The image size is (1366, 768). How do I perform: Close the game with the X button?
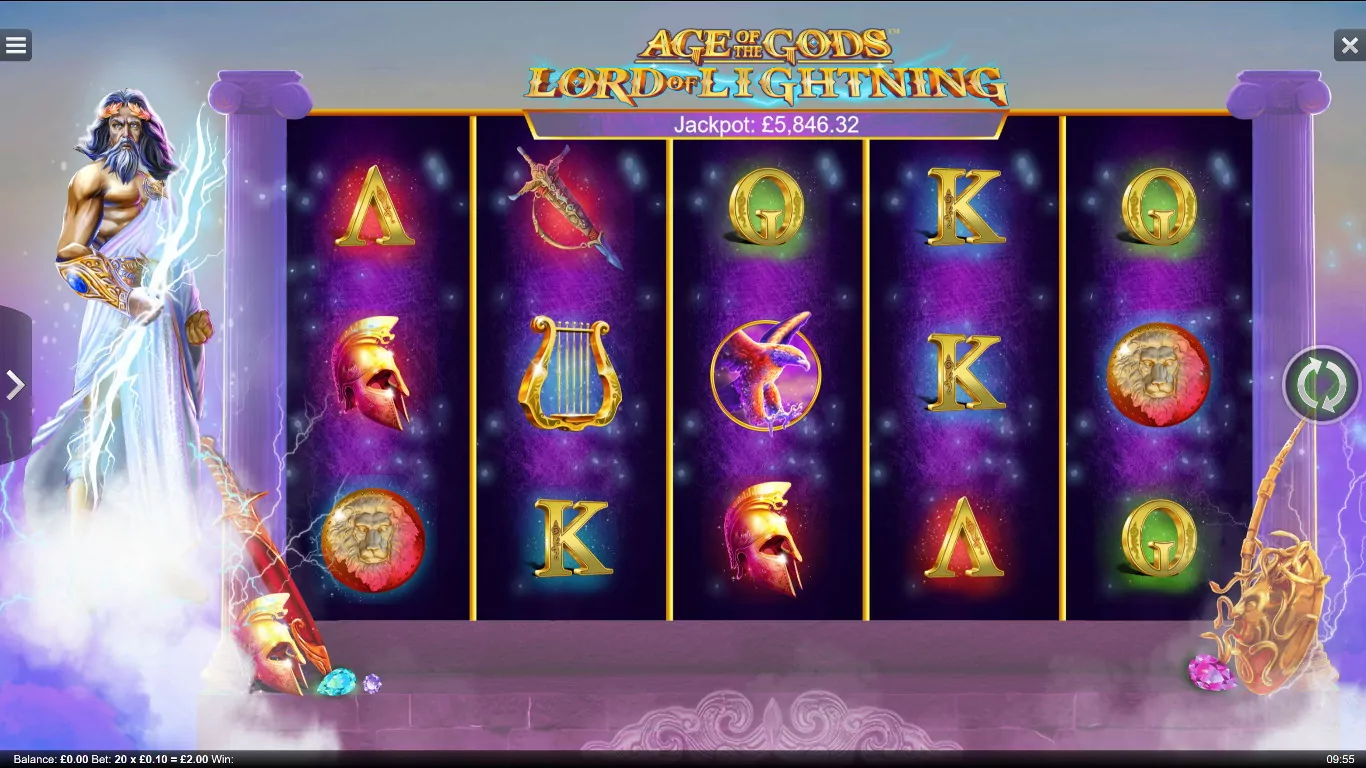tap(1349, 45)
